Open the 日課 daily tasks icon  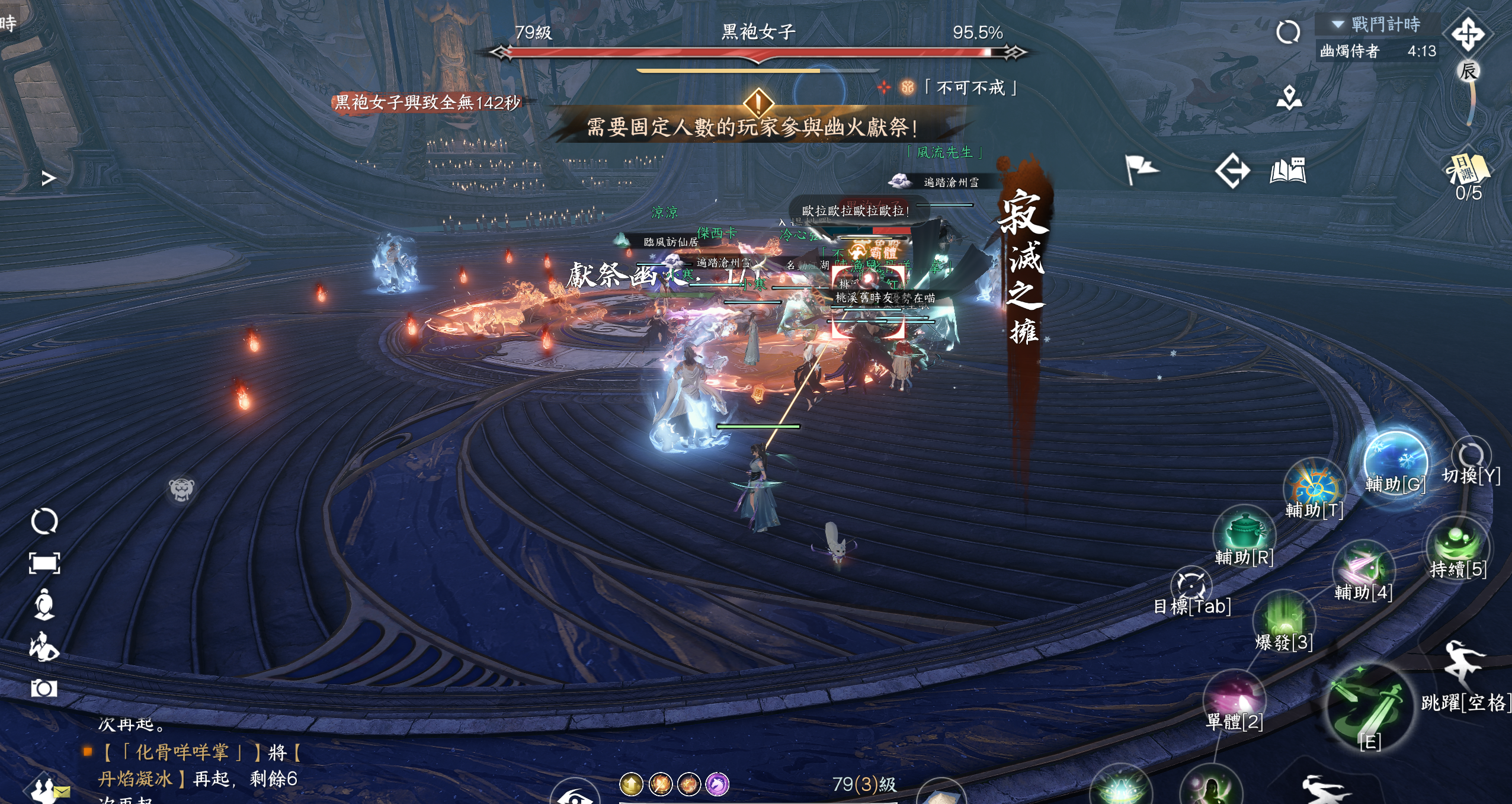coord(1468,170)
